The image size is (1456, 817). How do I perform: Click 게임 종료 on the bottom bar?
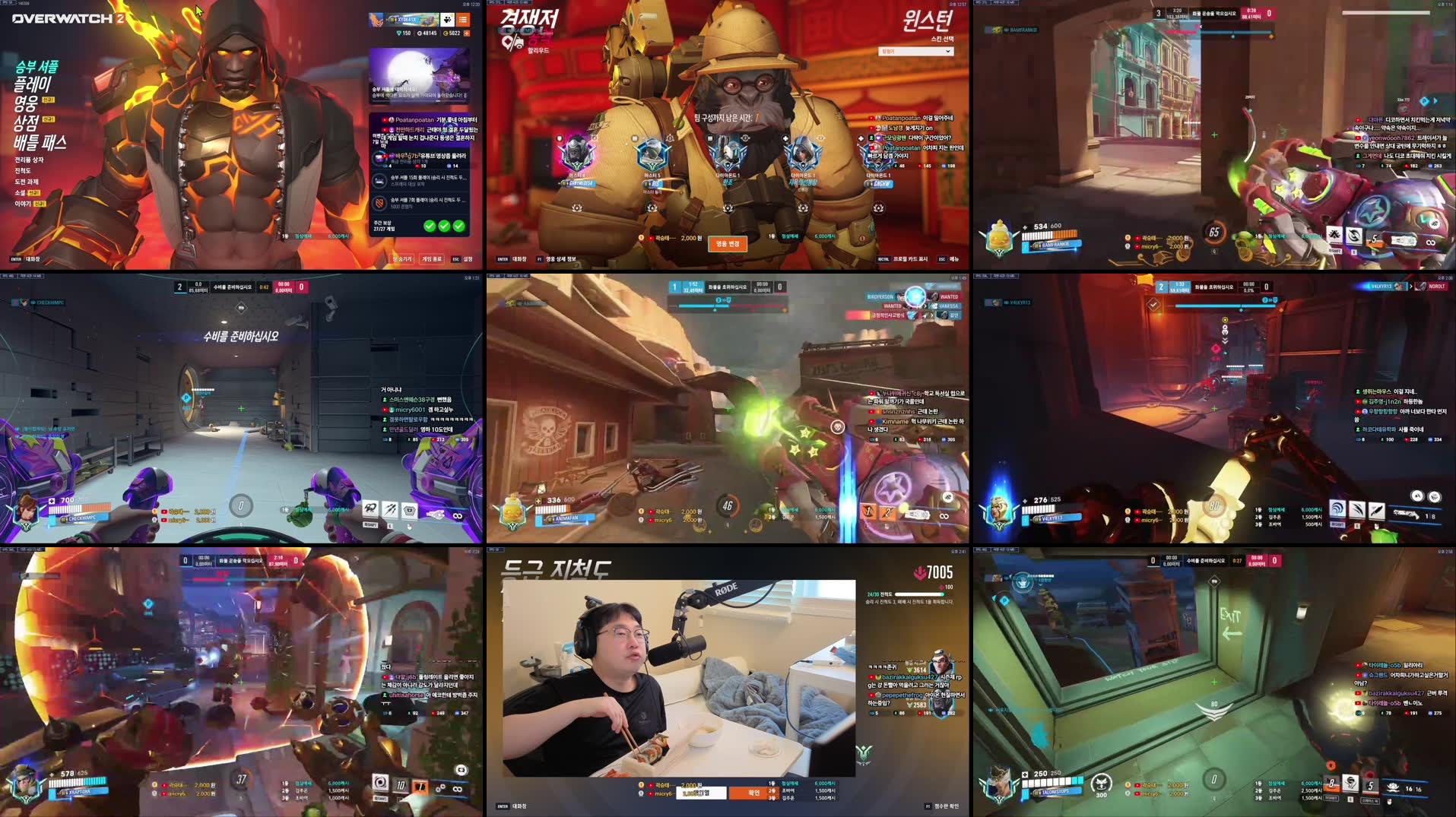(x=432, y=260)
